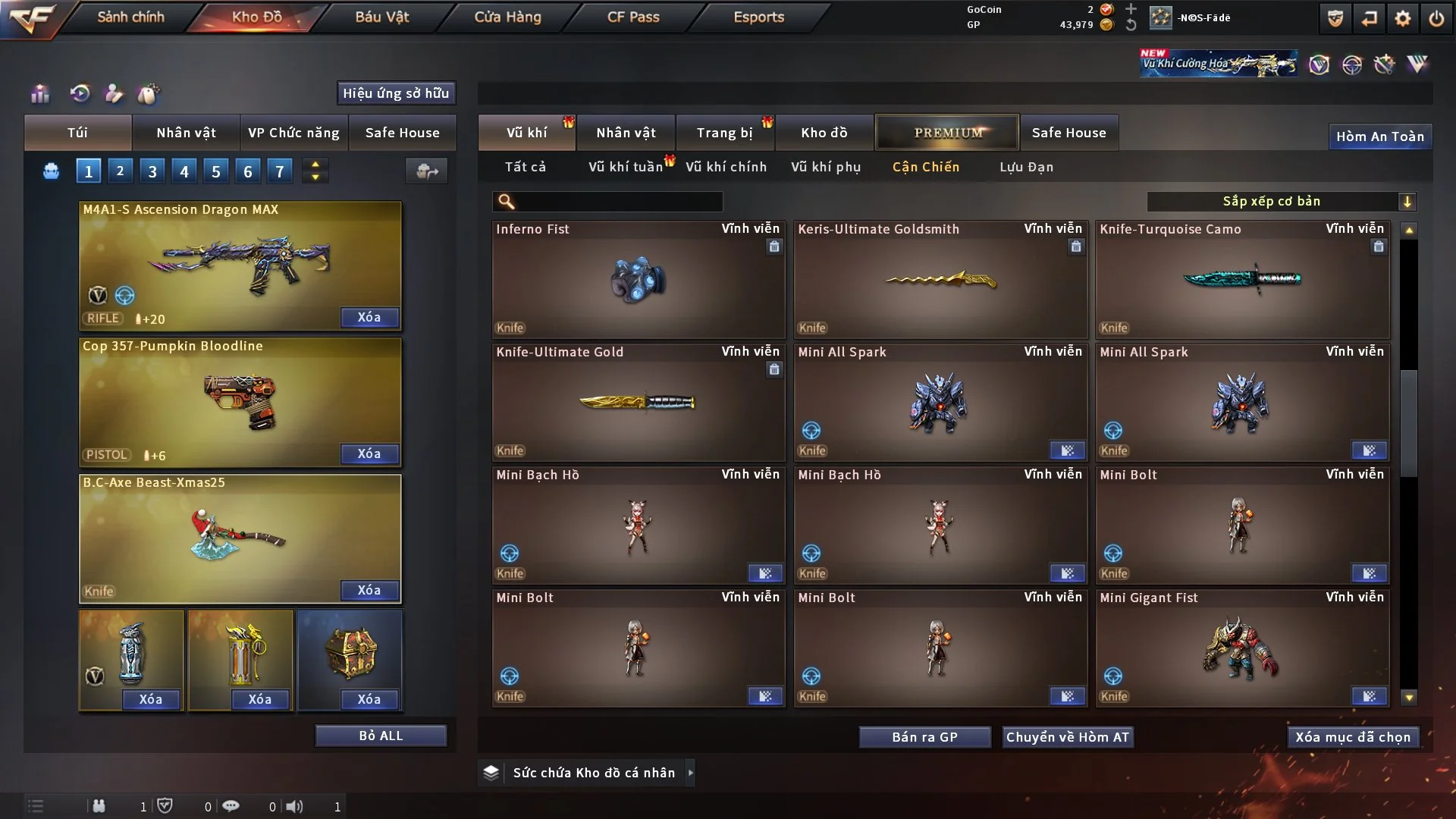
Task: Pick the Keris-Ultimate Goldsmith knife
Action: (x=940, y=279)
